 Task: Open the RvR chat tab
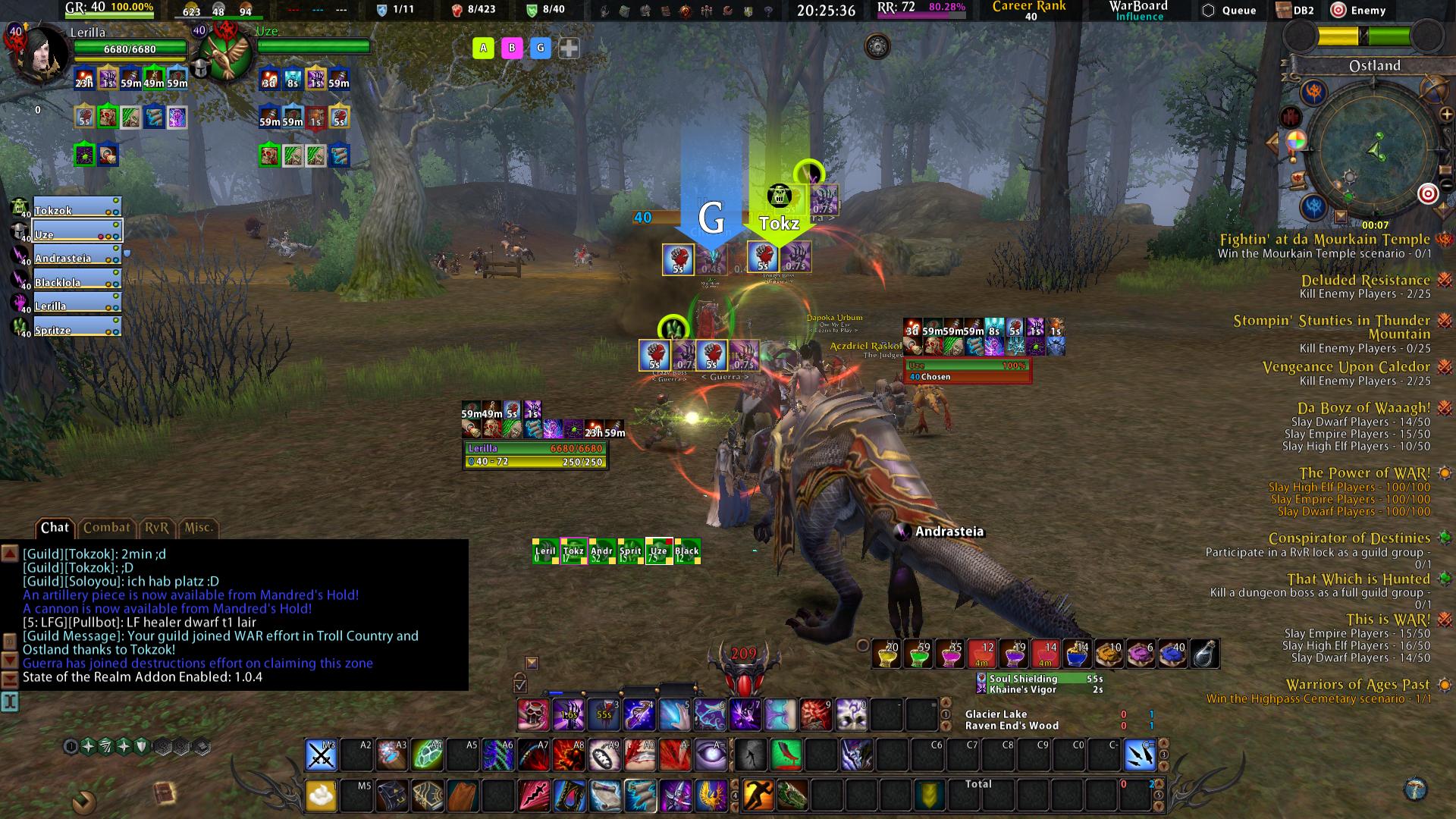click(x=157, y=528)
